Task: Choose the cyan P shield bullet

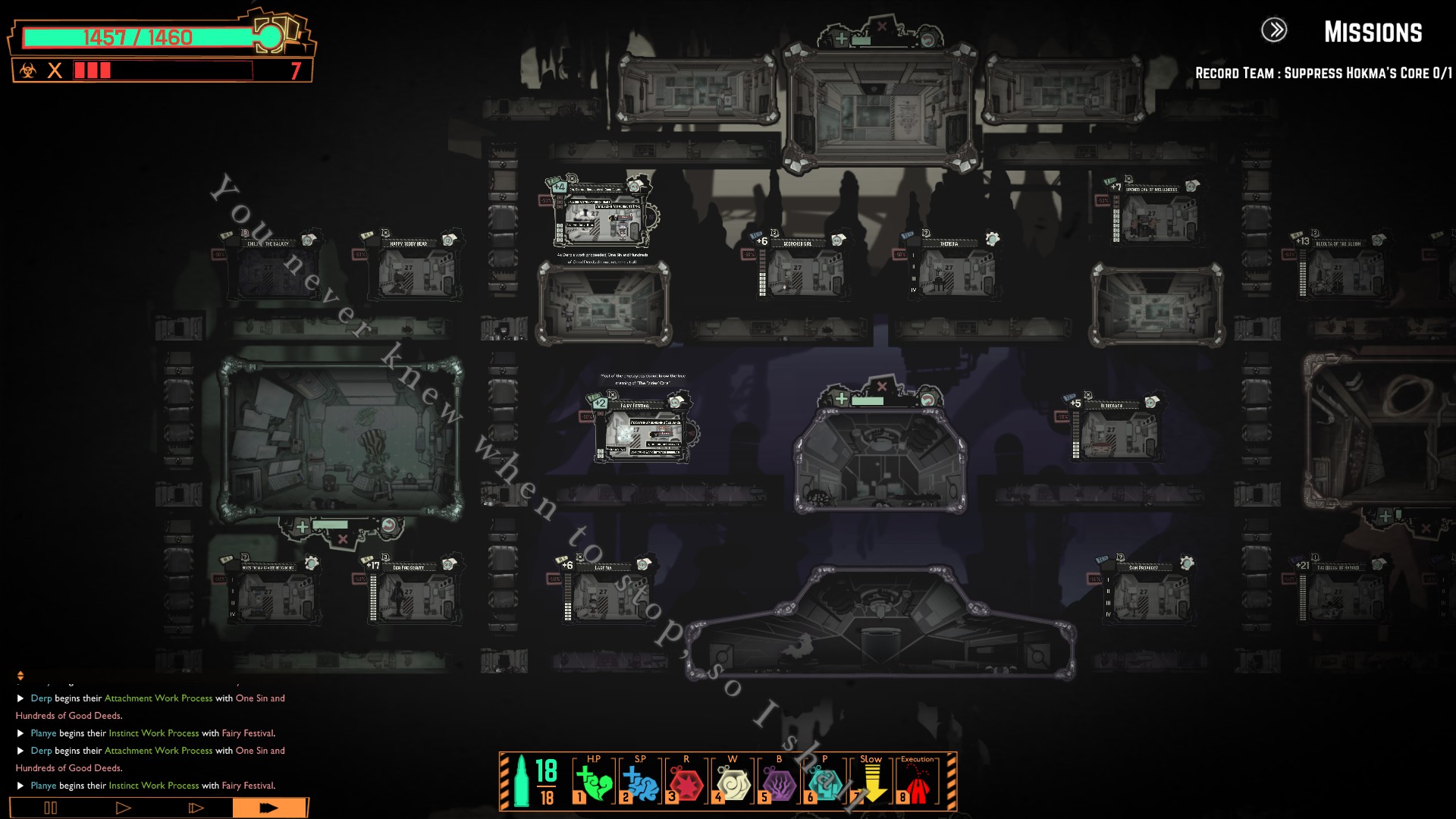Action: point(825,783)
